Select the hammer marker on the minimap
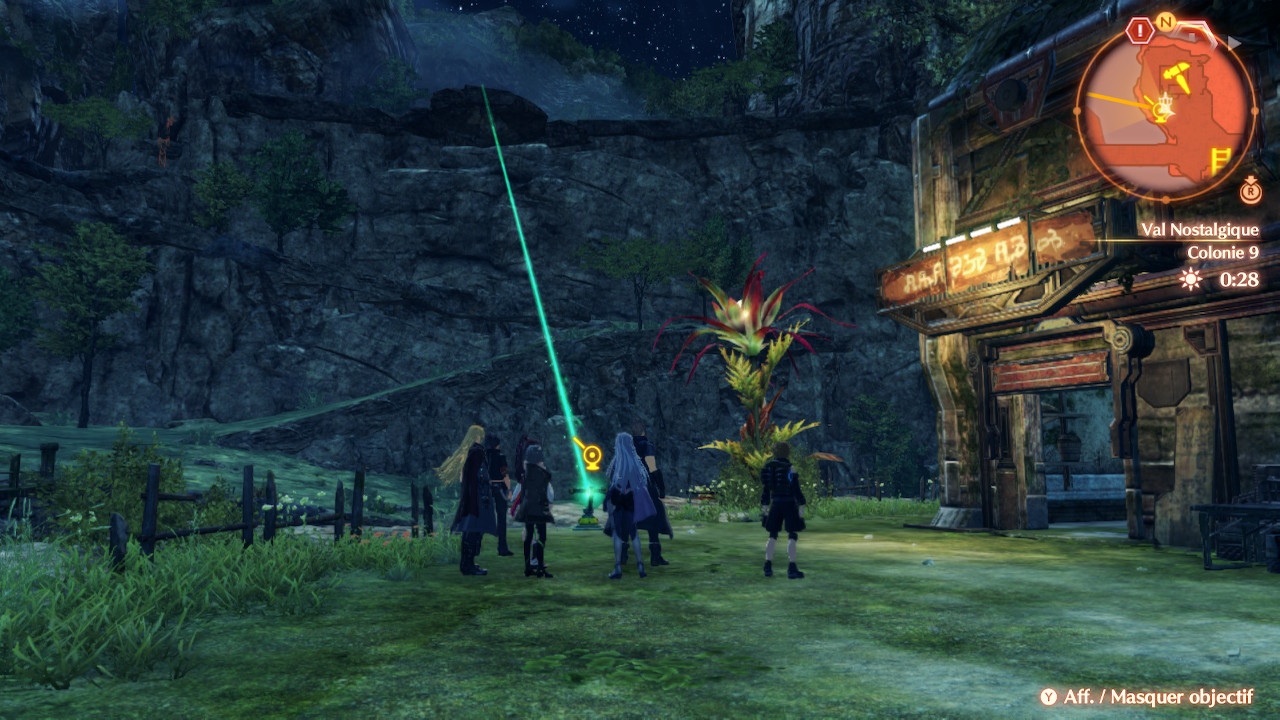 point(1177,75)
